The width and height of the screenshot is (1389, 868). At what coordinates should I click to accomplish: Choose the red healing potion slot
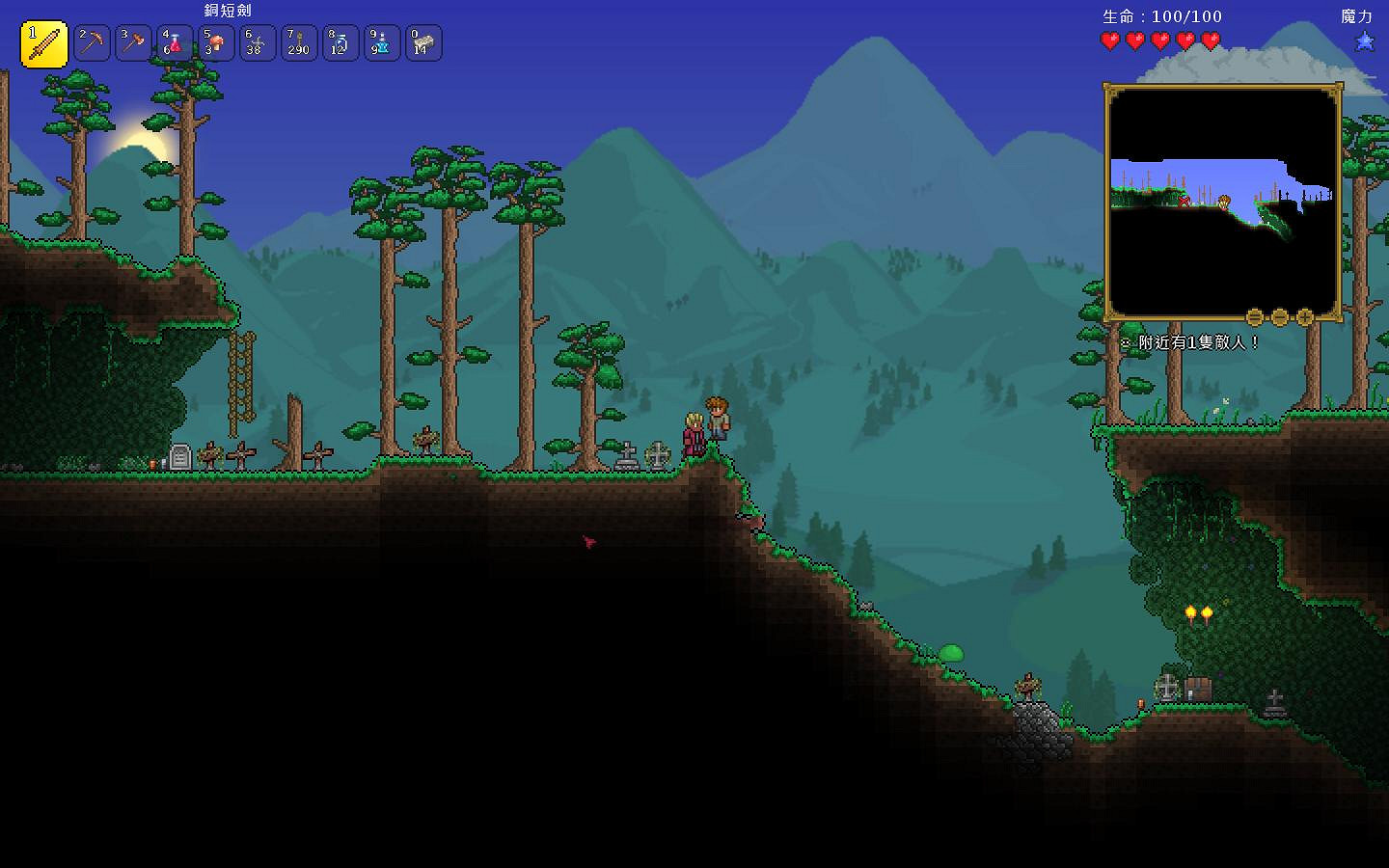(x=175, y=43)
